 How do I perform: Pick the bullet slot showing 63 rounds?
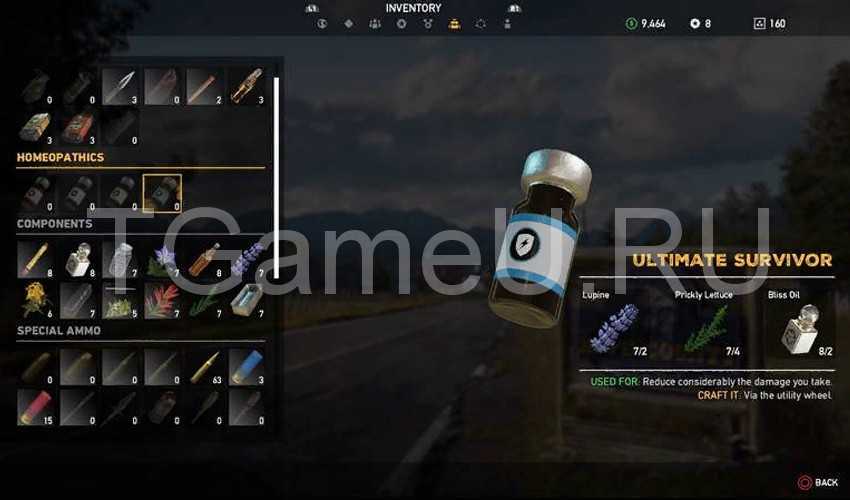[203, 367]
